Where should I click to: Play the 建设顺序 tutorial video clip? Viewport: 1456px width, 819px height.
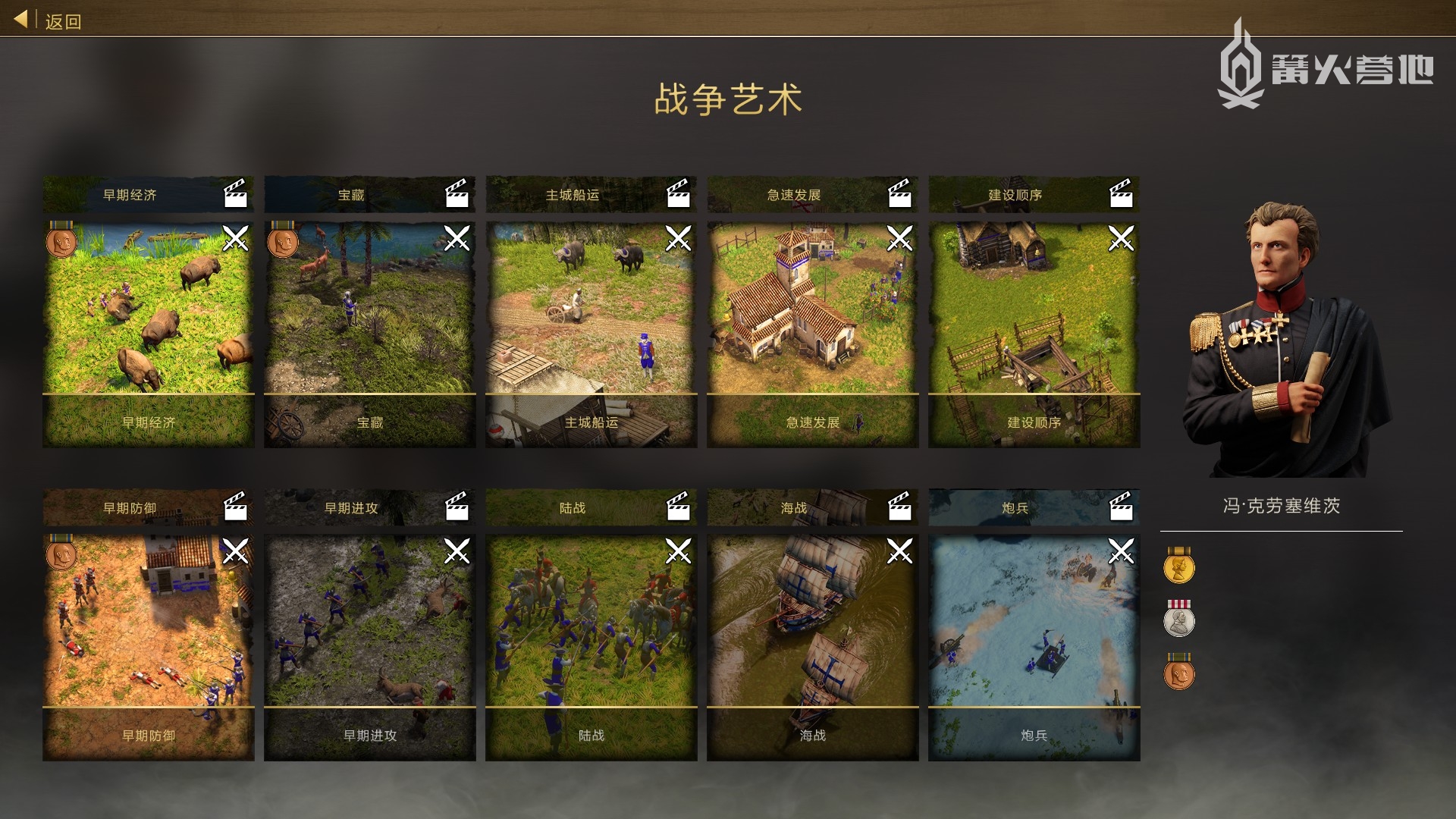[1121, 195]
